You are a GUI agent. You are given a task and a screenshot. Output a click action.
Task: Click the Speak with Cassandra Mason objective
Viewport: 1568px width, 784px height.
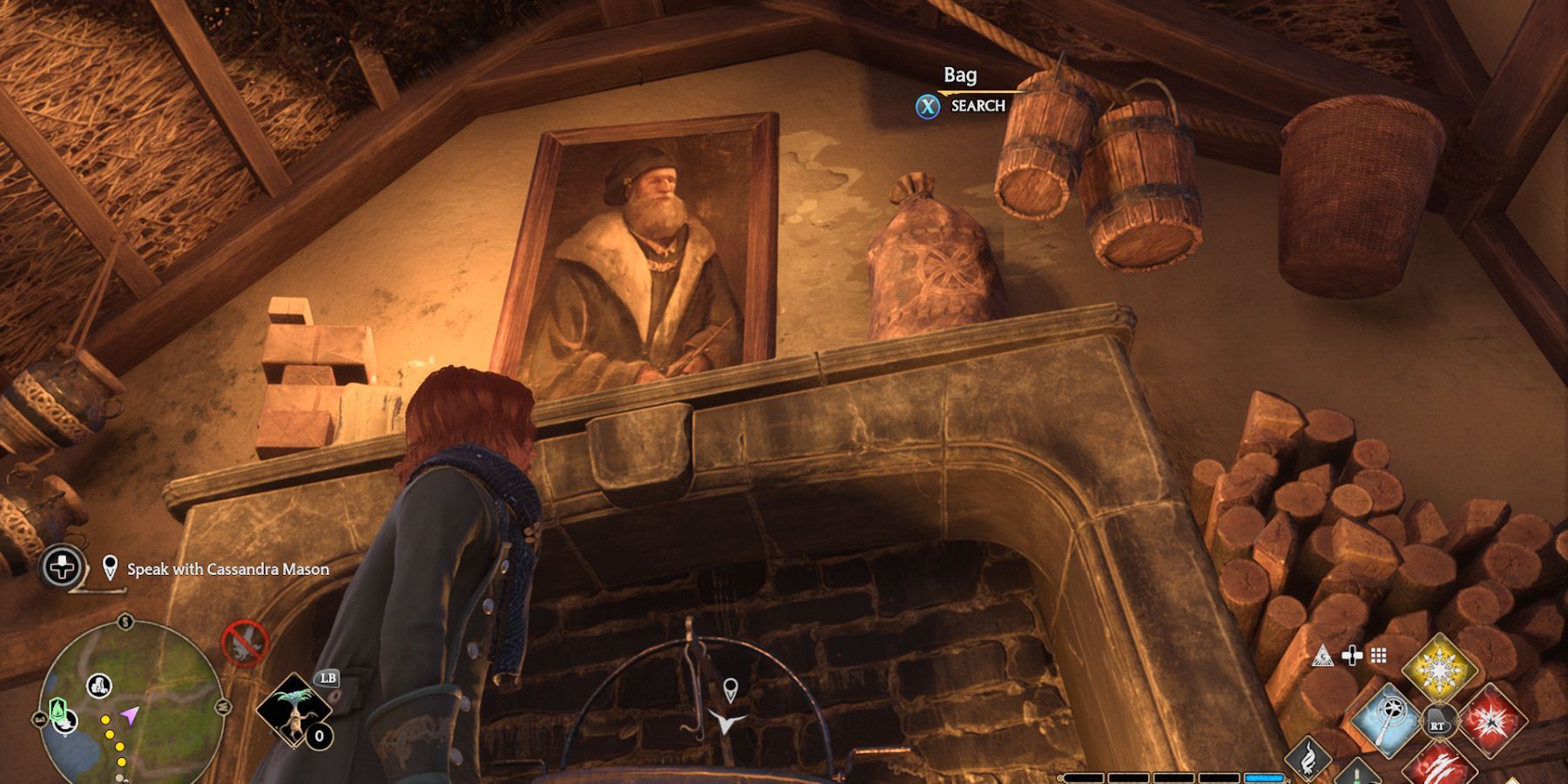click(227, 570)
